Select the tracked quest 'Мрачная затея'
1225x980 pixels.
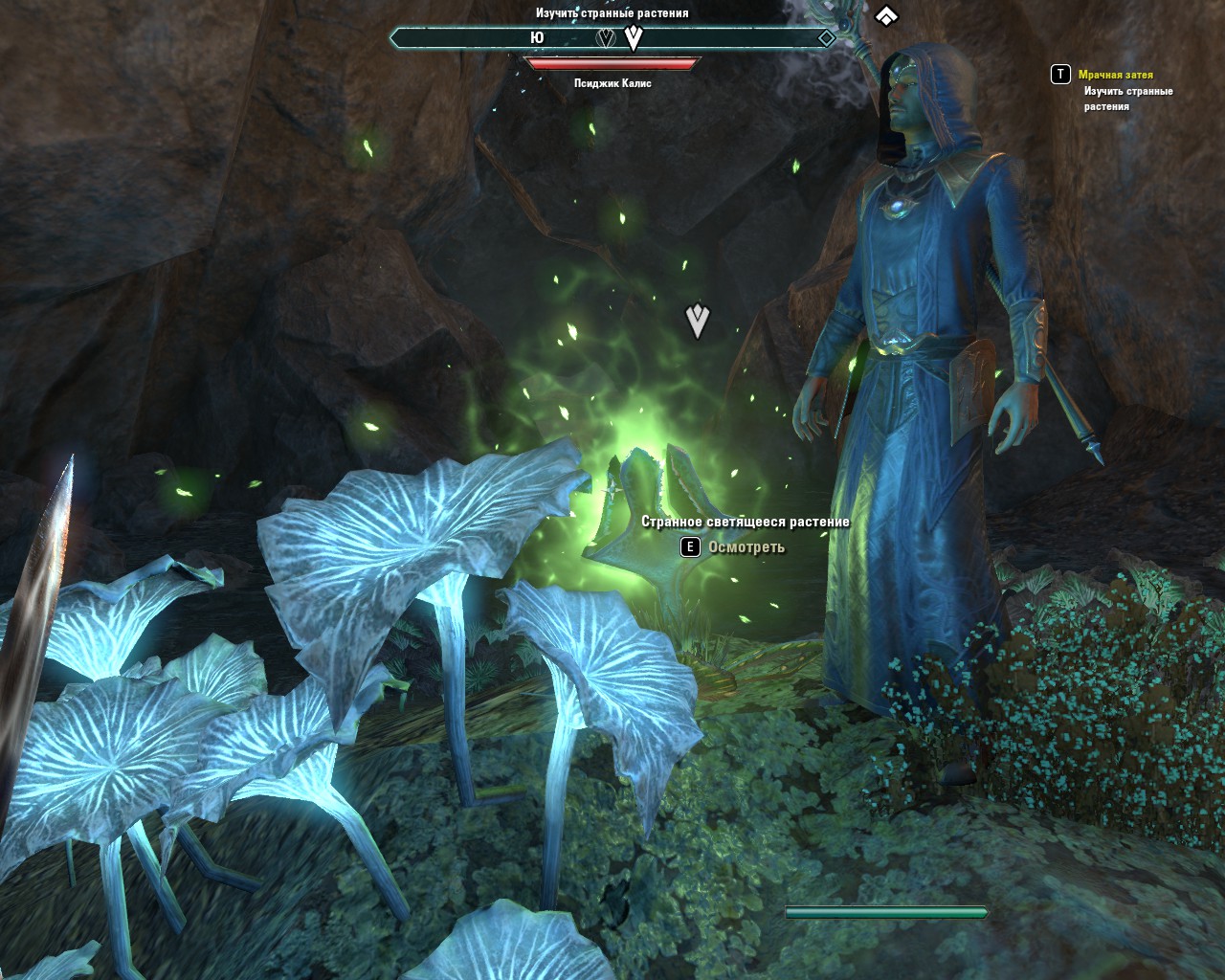coord(1115,75)
